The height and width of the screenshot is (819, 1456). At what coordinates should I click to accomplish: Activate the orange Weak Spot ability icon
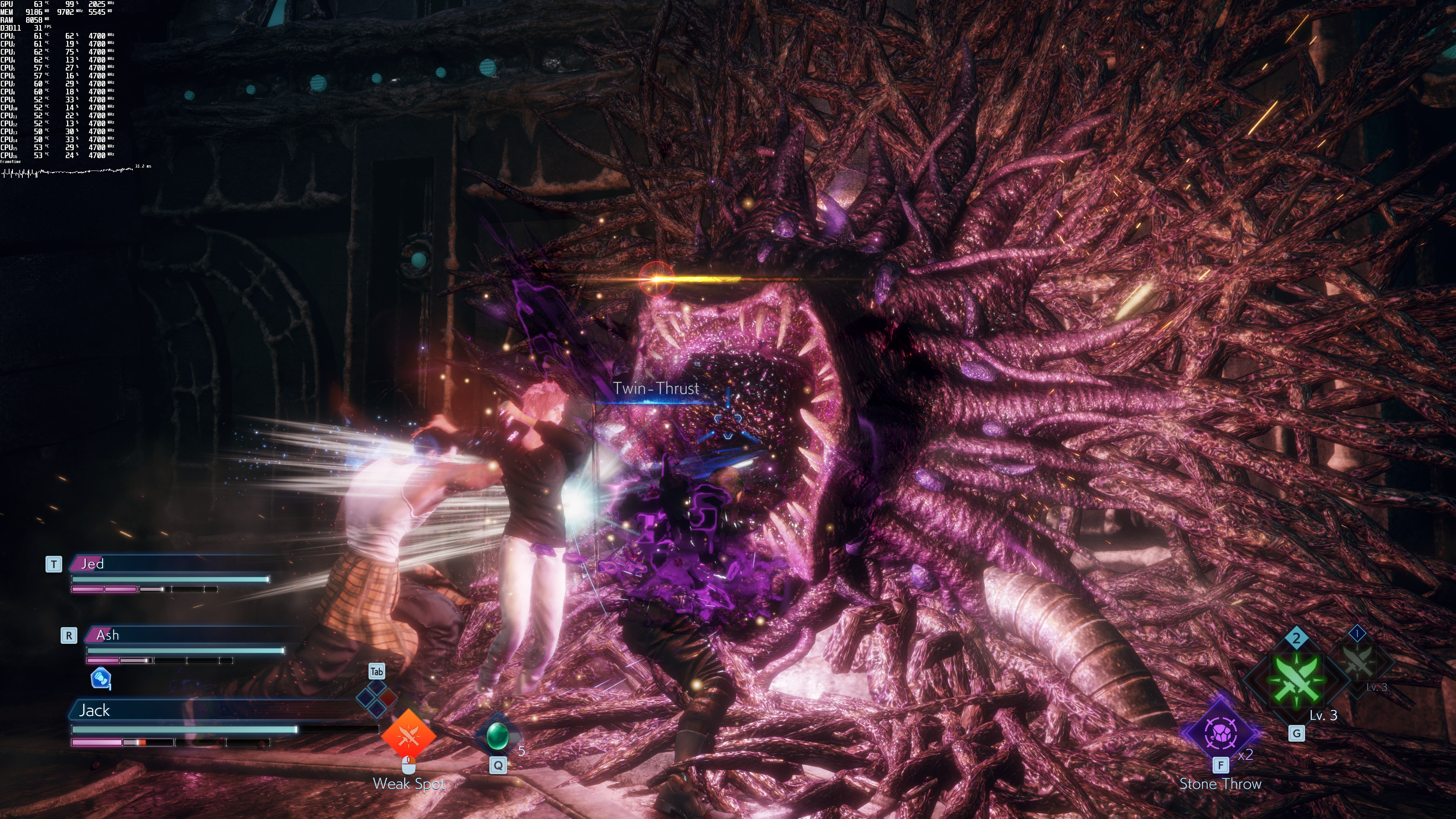pos(408,735)
